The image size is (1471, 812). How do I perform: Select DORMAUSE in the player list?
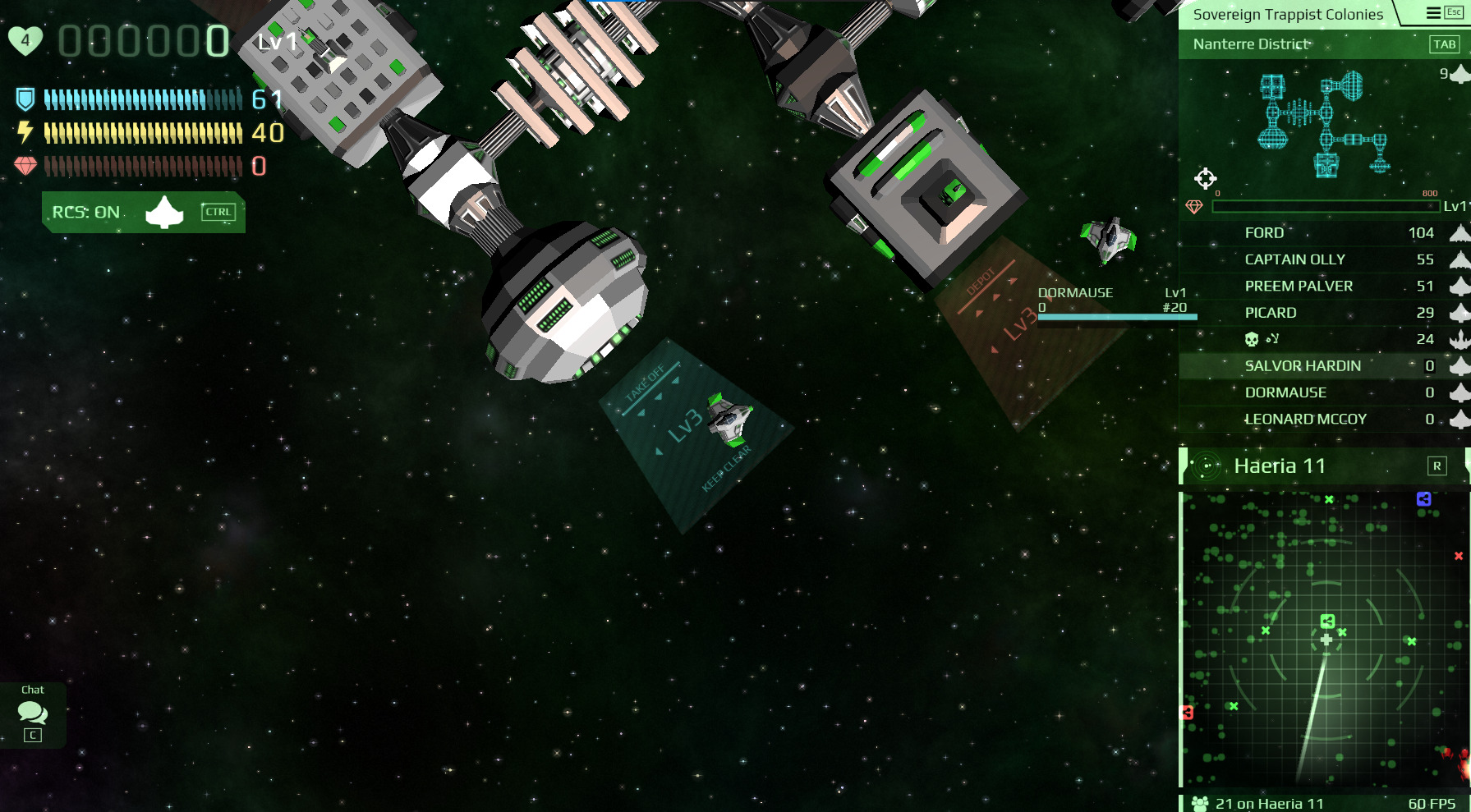coord(1324,392)
